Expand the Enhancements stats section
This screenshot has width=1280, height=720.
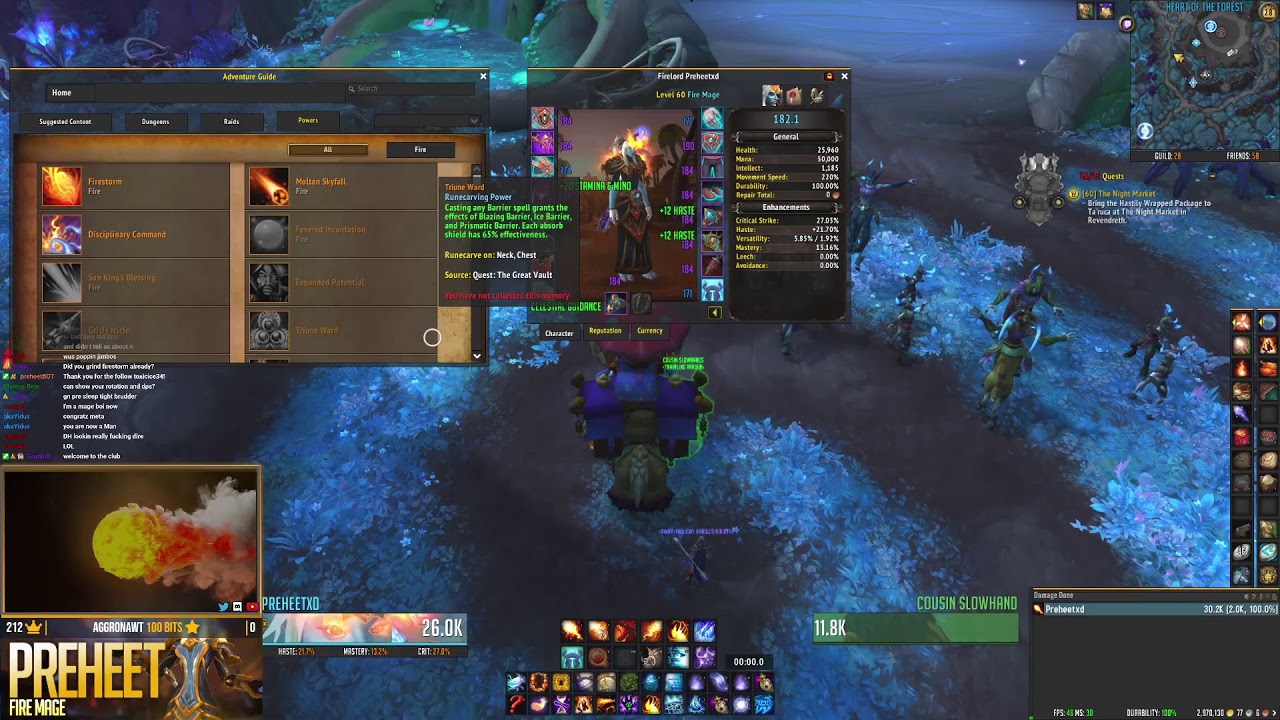point(788,207)
